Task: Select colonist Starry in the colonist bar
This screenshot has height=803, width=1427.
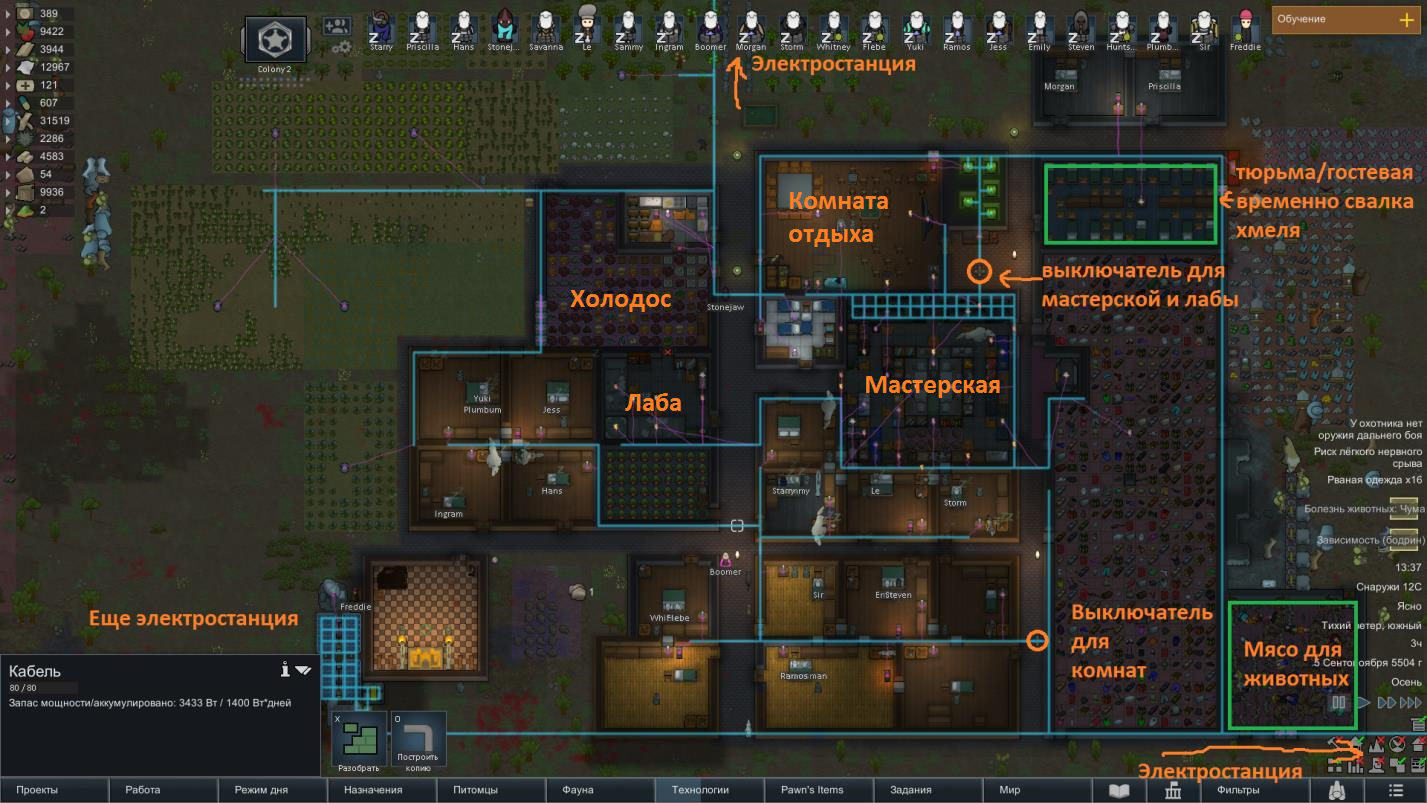Action: 380,27
